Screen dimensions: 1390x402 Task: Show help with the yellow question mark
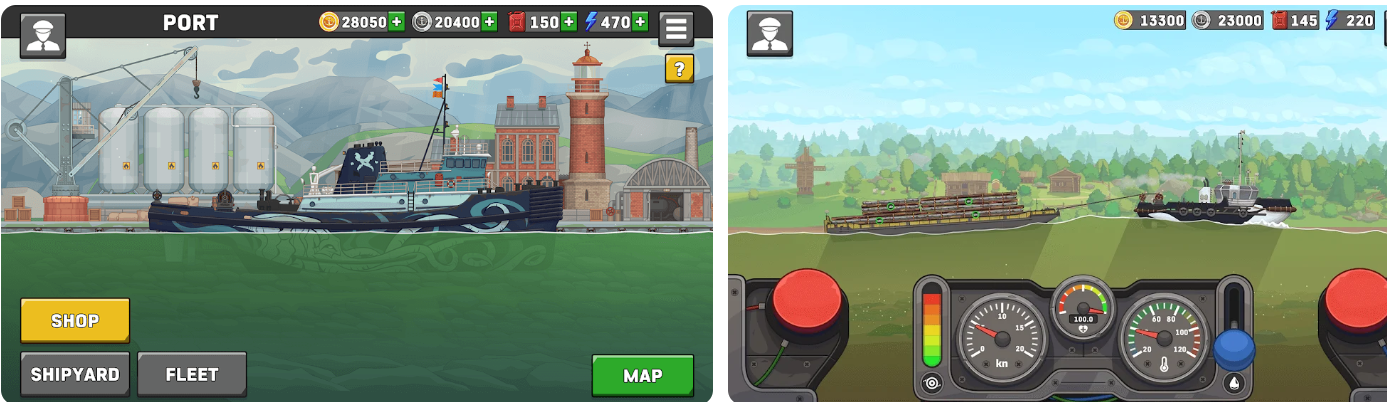pos(679,69)
